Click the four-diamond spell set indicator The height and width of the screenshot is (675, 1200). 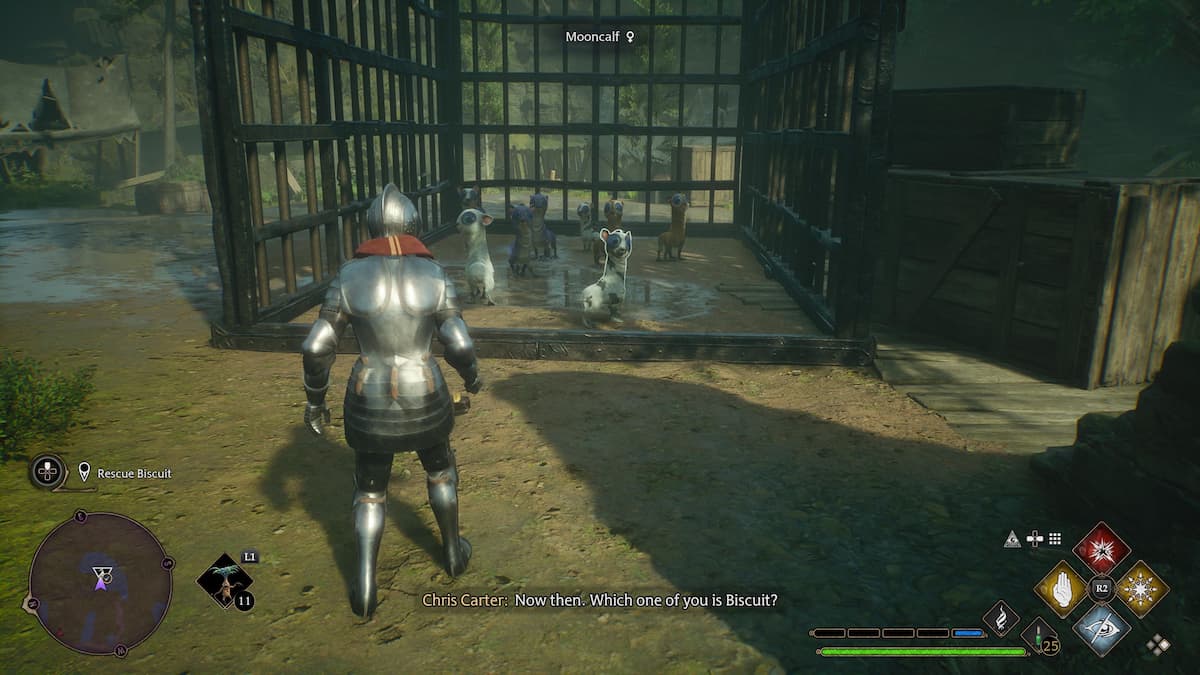tap(1158, 644)
